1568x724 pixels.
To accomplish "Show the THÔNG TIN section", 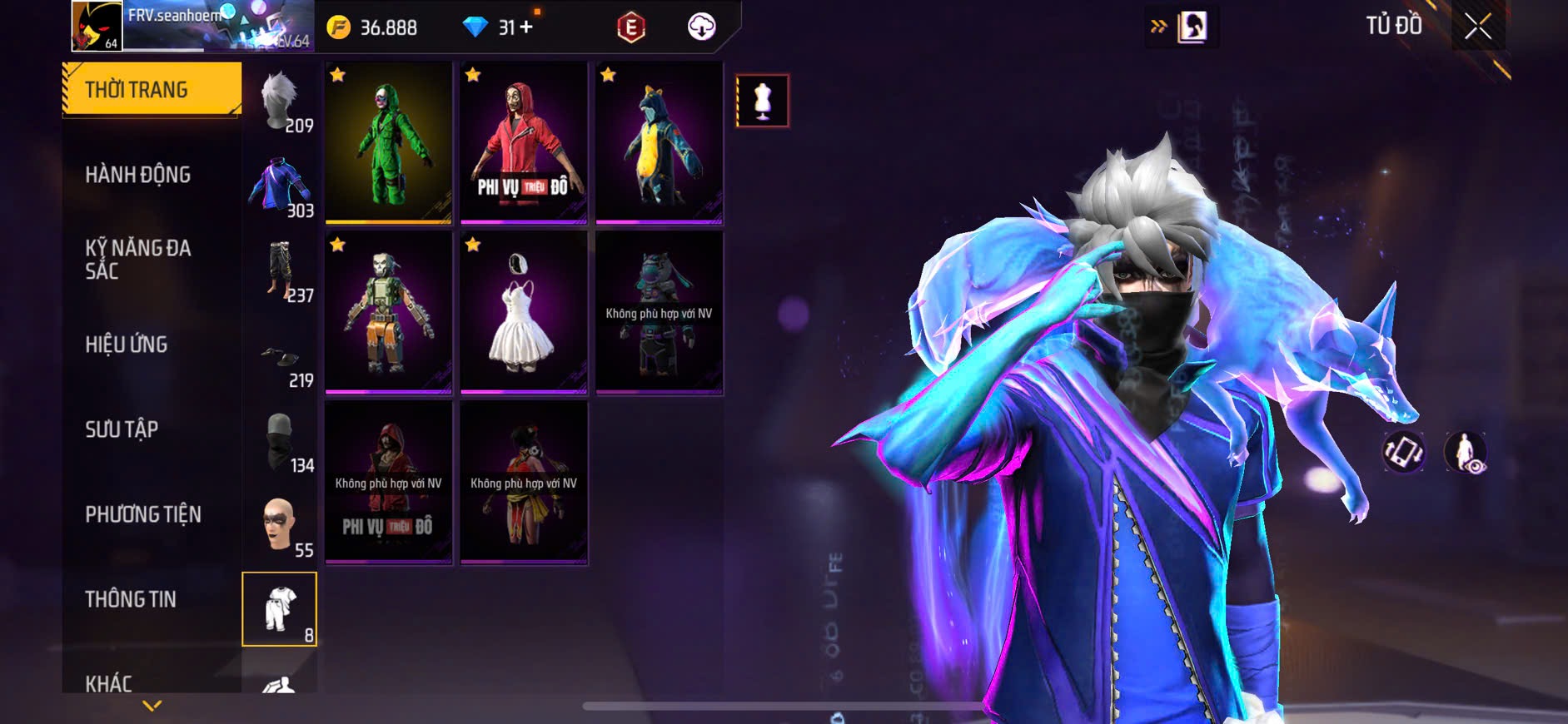I will click(x=131, y=599).
